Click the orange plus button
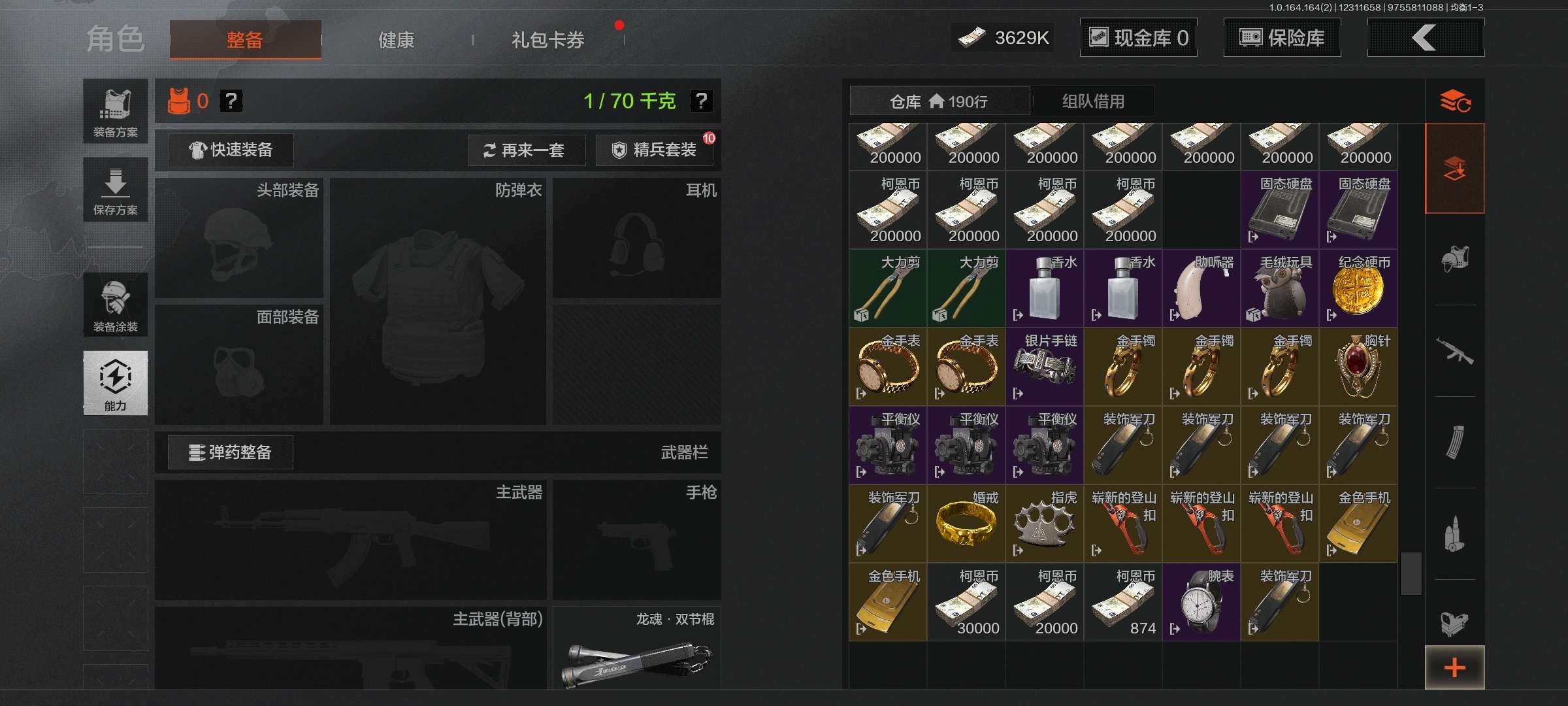The image size is (1568, 706). tap(1454, 667)
